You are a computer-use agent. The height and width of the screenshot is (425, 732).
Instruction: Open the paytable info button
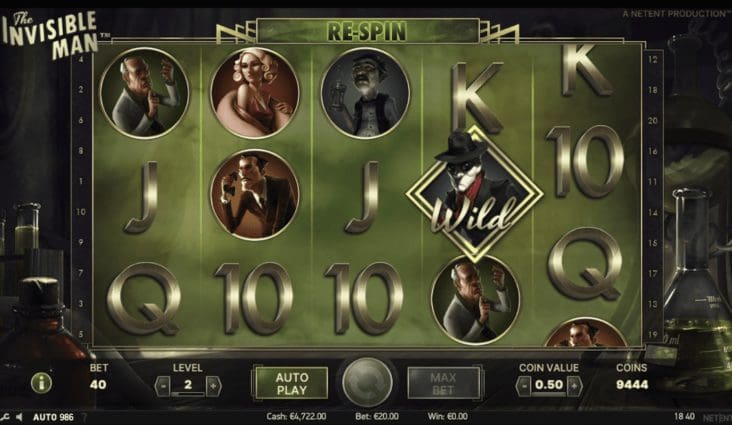[42, 383]
